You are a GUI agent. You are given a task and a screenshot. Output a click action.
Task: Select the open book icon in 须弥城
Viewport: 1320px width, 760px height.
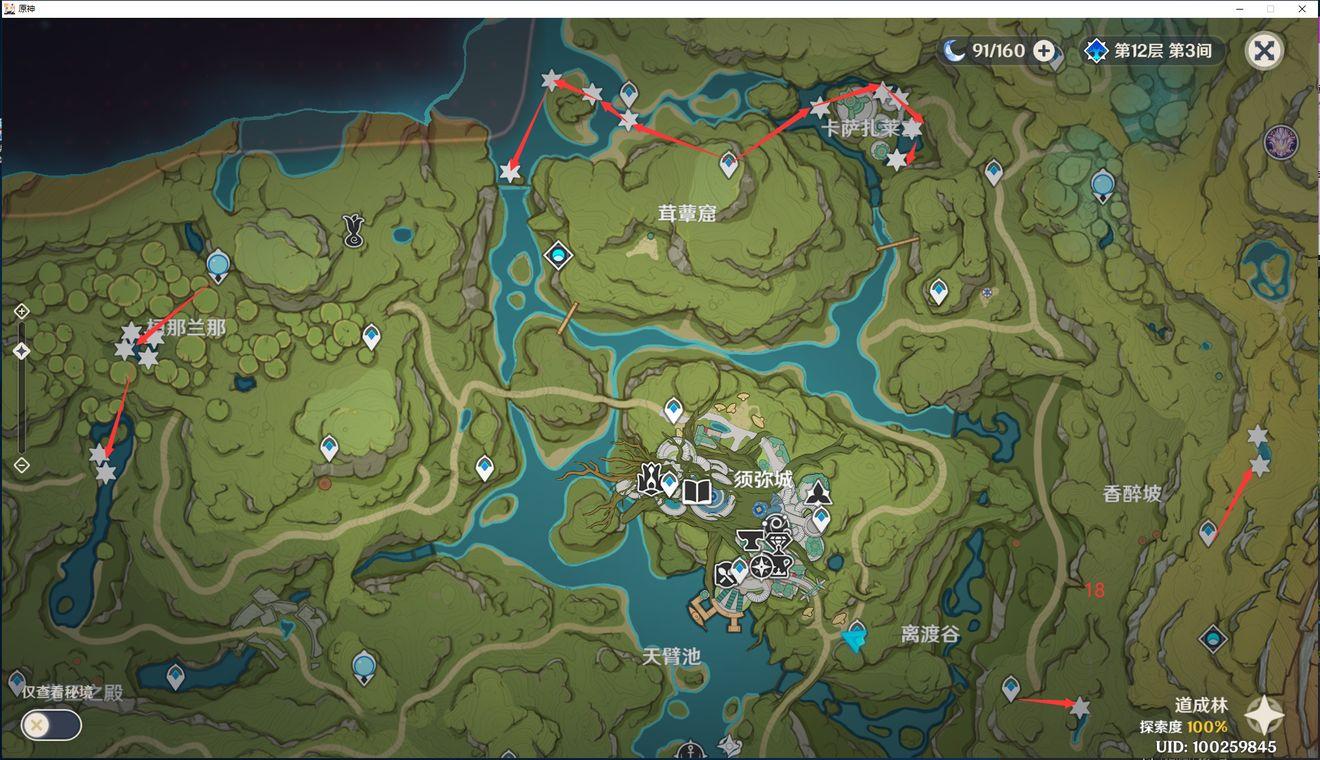click(696, 491)
